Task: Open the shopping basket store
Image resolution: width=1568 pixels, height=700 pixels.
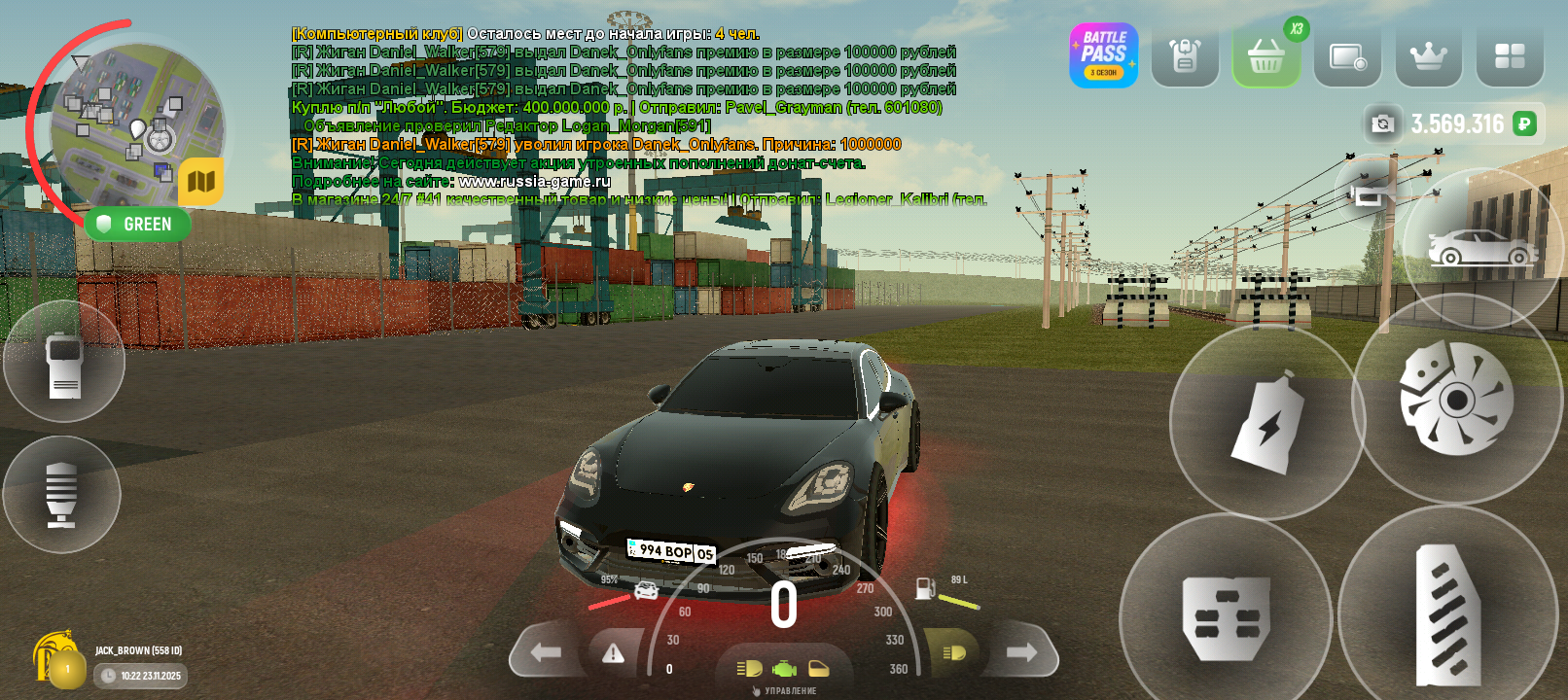Action: [1265, 57]
